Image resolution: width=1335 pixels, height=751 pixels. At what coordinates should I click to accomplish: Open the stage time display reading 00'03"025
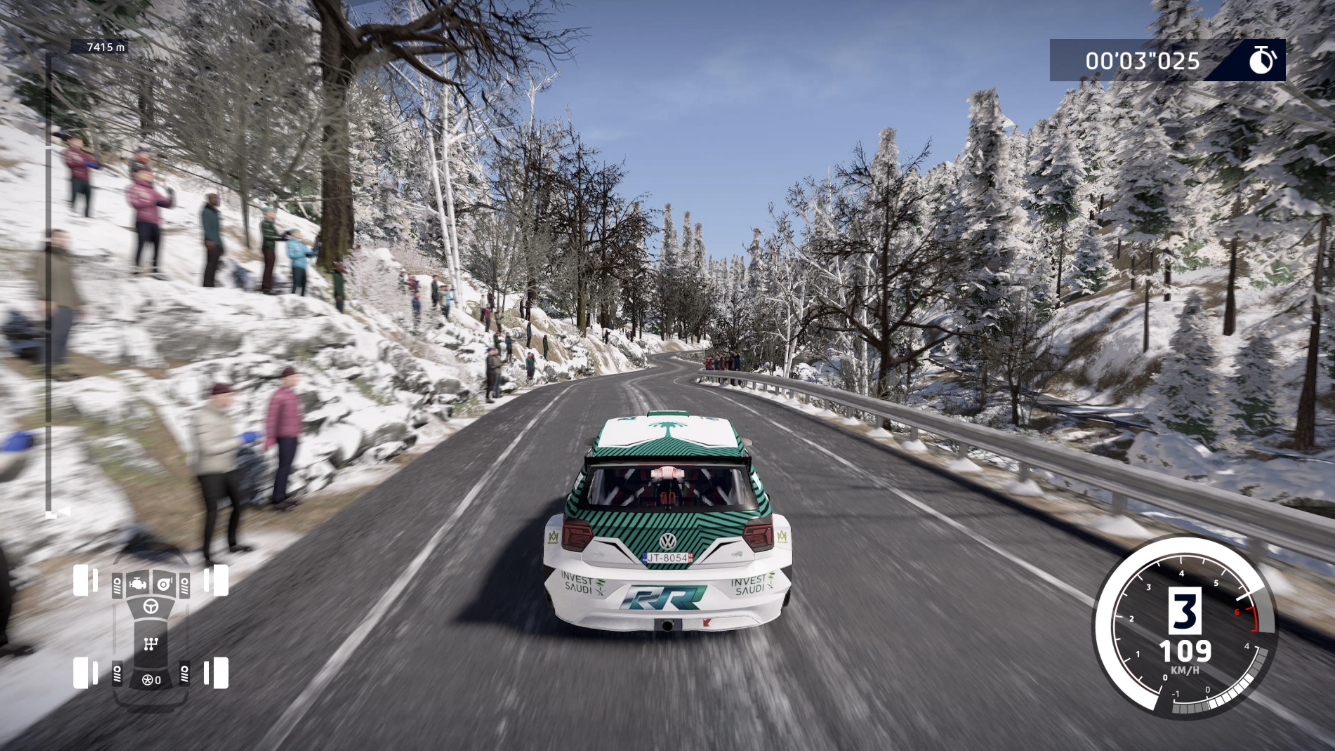point(1143,60)
